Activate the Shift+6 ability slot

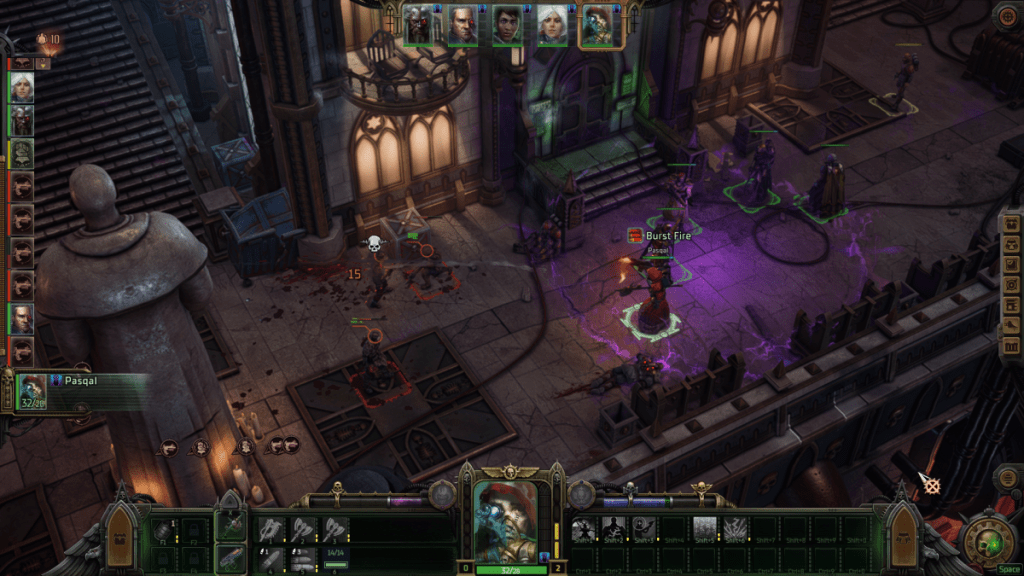pyautogui.click(x=736, y=530)
